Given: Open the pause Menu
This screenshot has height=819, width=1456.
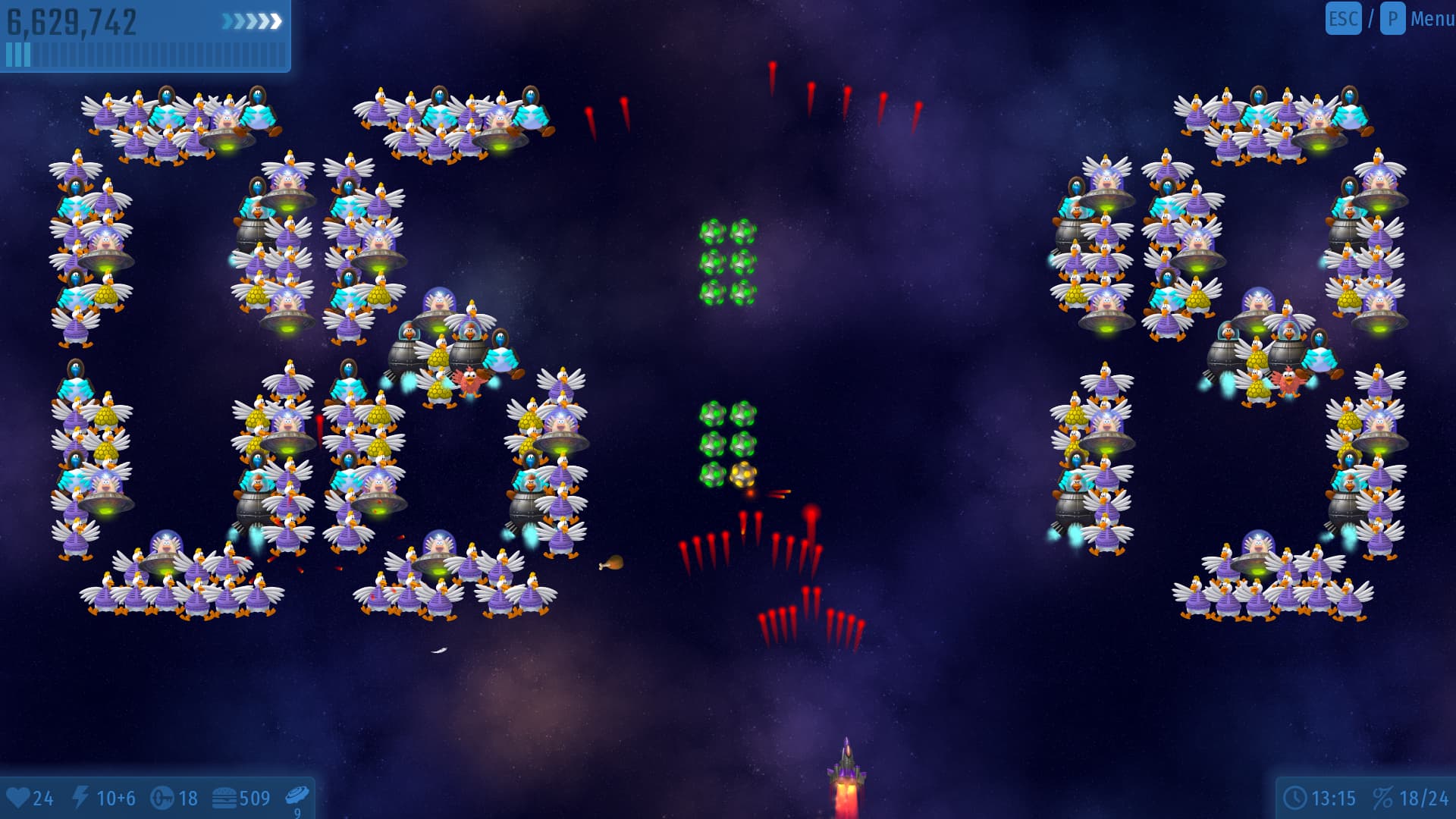Looking at the screenshot, I should 1430,19.
